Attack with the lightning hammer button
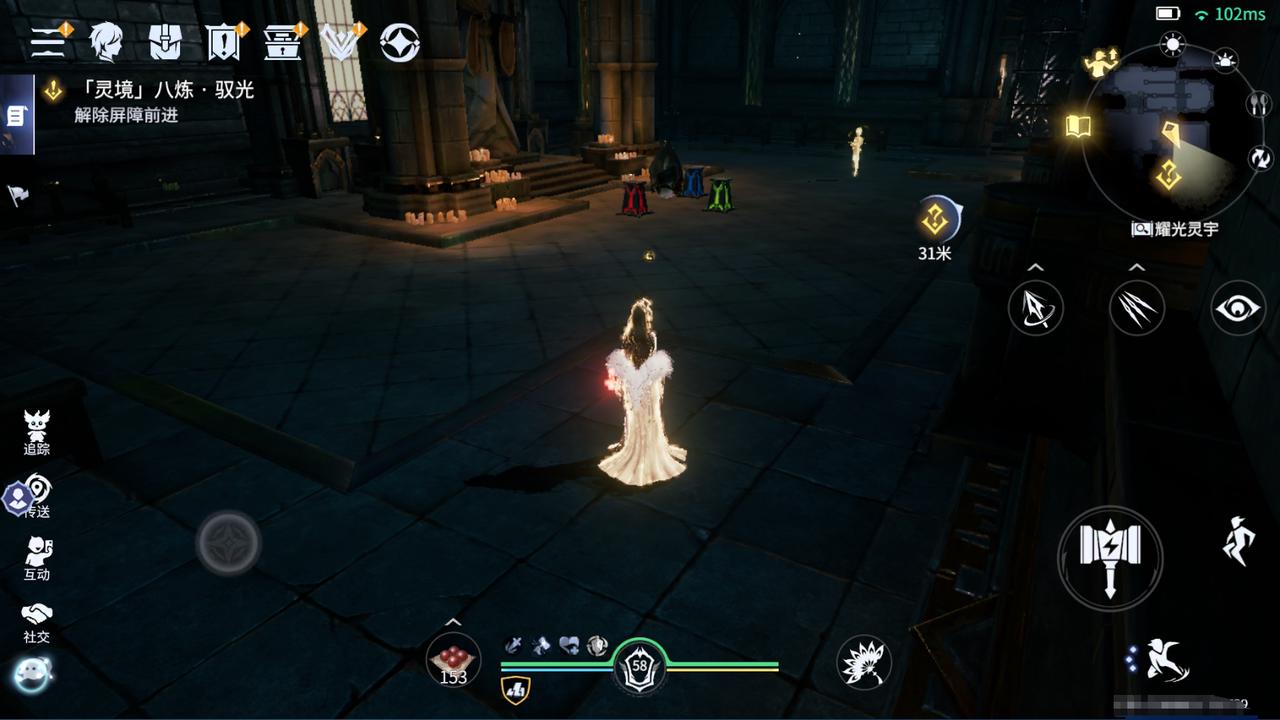Image resolution: width=1280 pixels, height=720 pixels. click(1110, 558)
